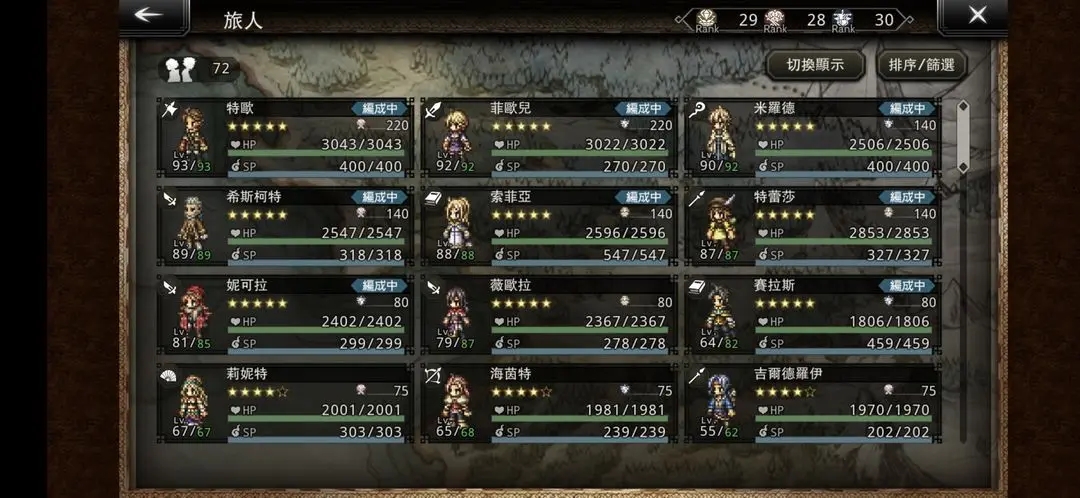Pick traveler 希斯柯特
The width and height of the screenshot is (1080, 498).
(285, 225)
